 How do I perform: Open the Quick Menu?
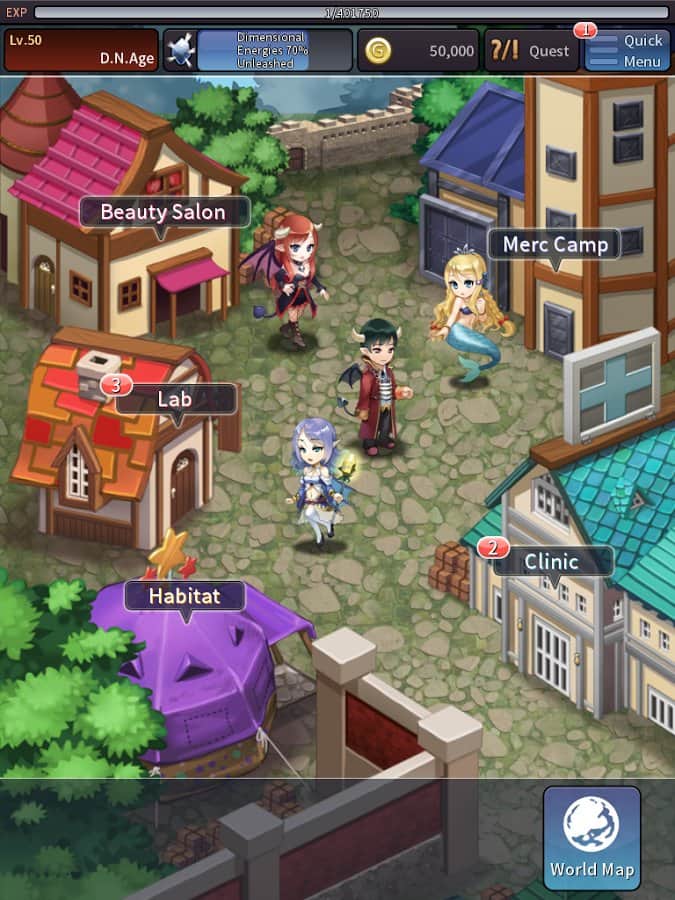[x=627, y=50]
